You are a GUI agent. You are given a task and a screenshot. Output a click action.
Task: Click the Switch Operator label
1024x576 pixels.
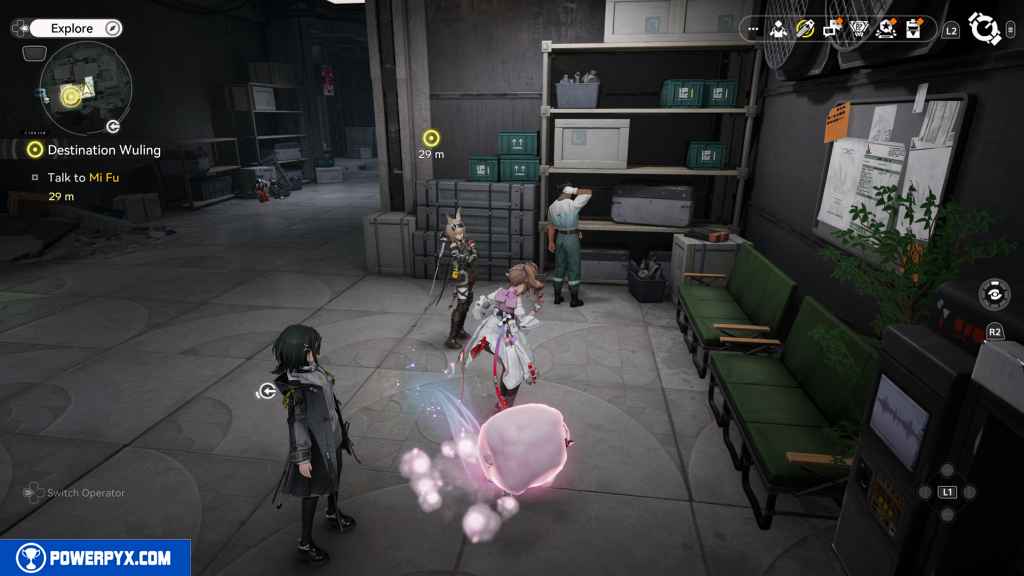click(x=85, y=493)
